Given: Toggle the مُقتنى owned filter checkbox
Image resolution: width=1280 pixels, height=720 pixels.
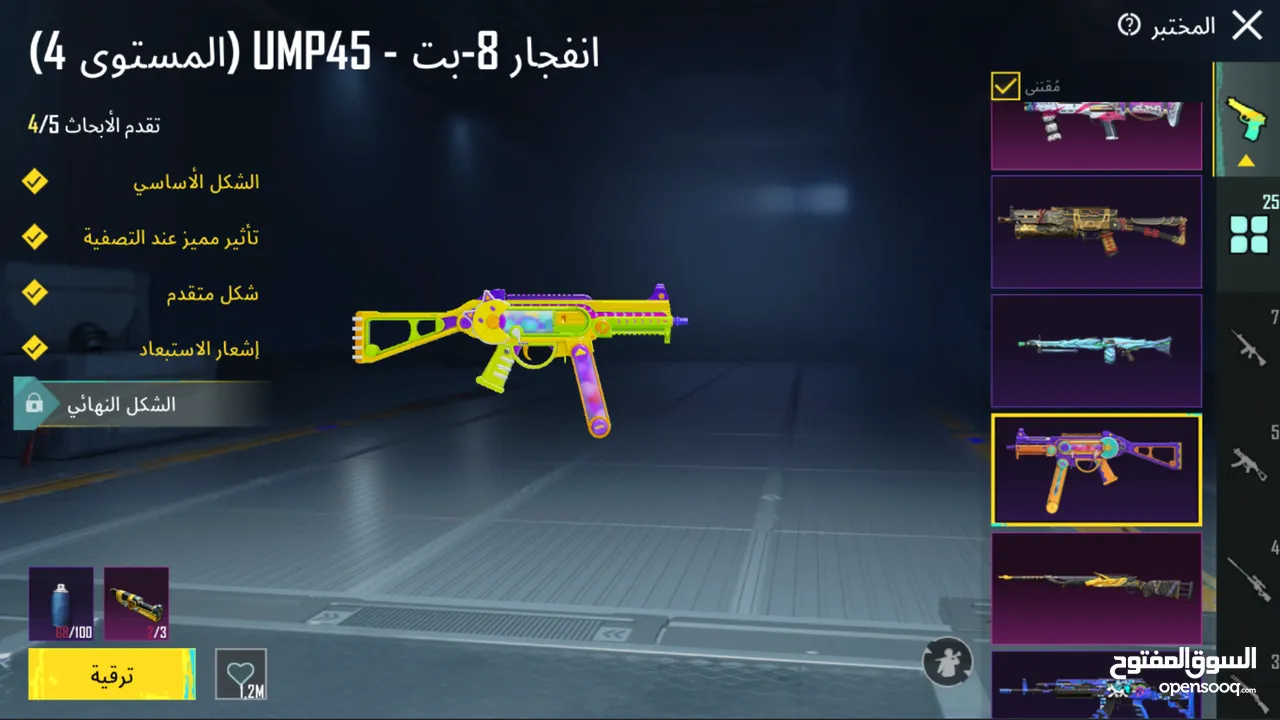Looking at the screenshot, I should [x=1004, y=87].
